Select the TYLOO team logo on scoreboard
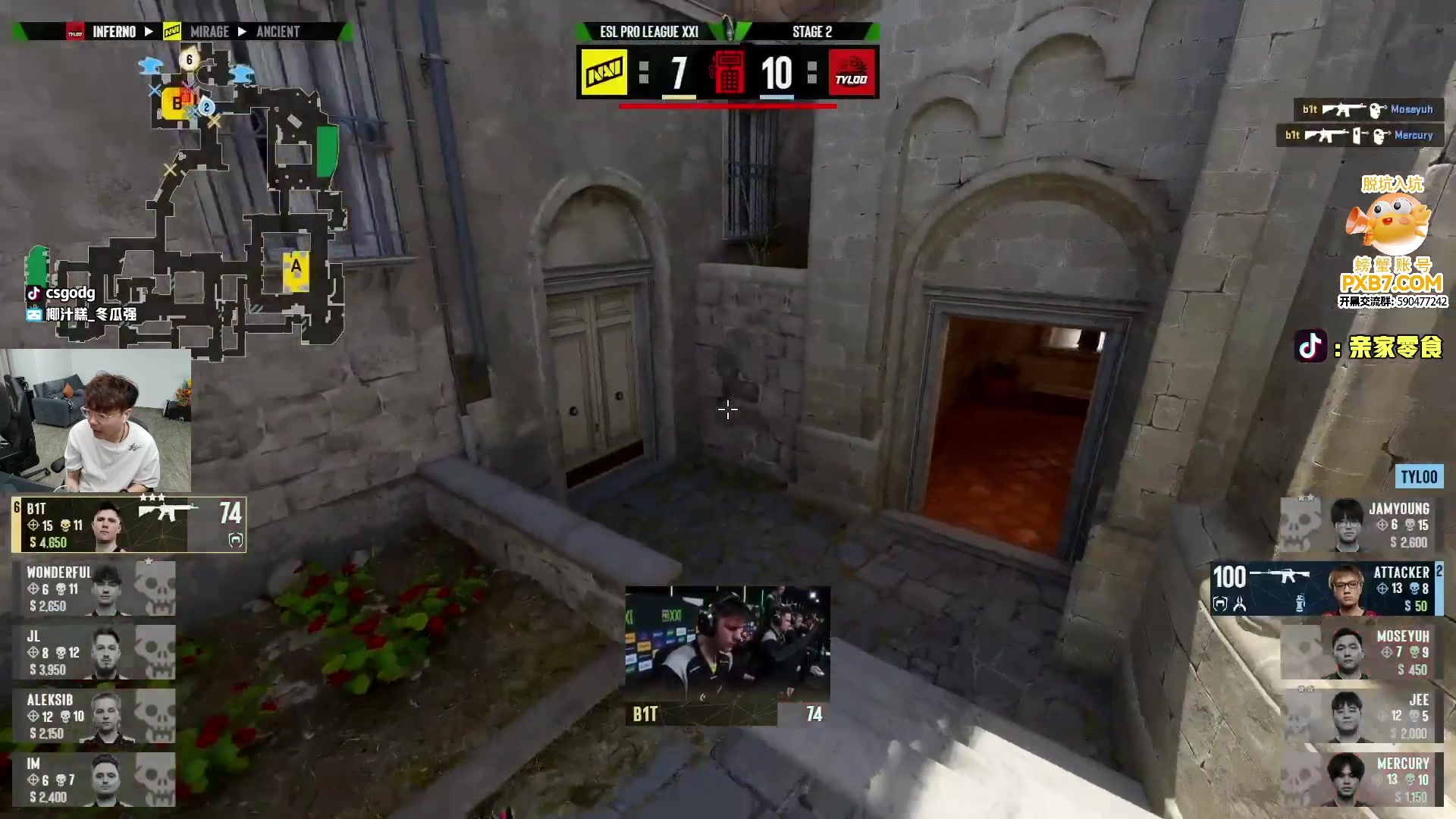 (852, 73)
